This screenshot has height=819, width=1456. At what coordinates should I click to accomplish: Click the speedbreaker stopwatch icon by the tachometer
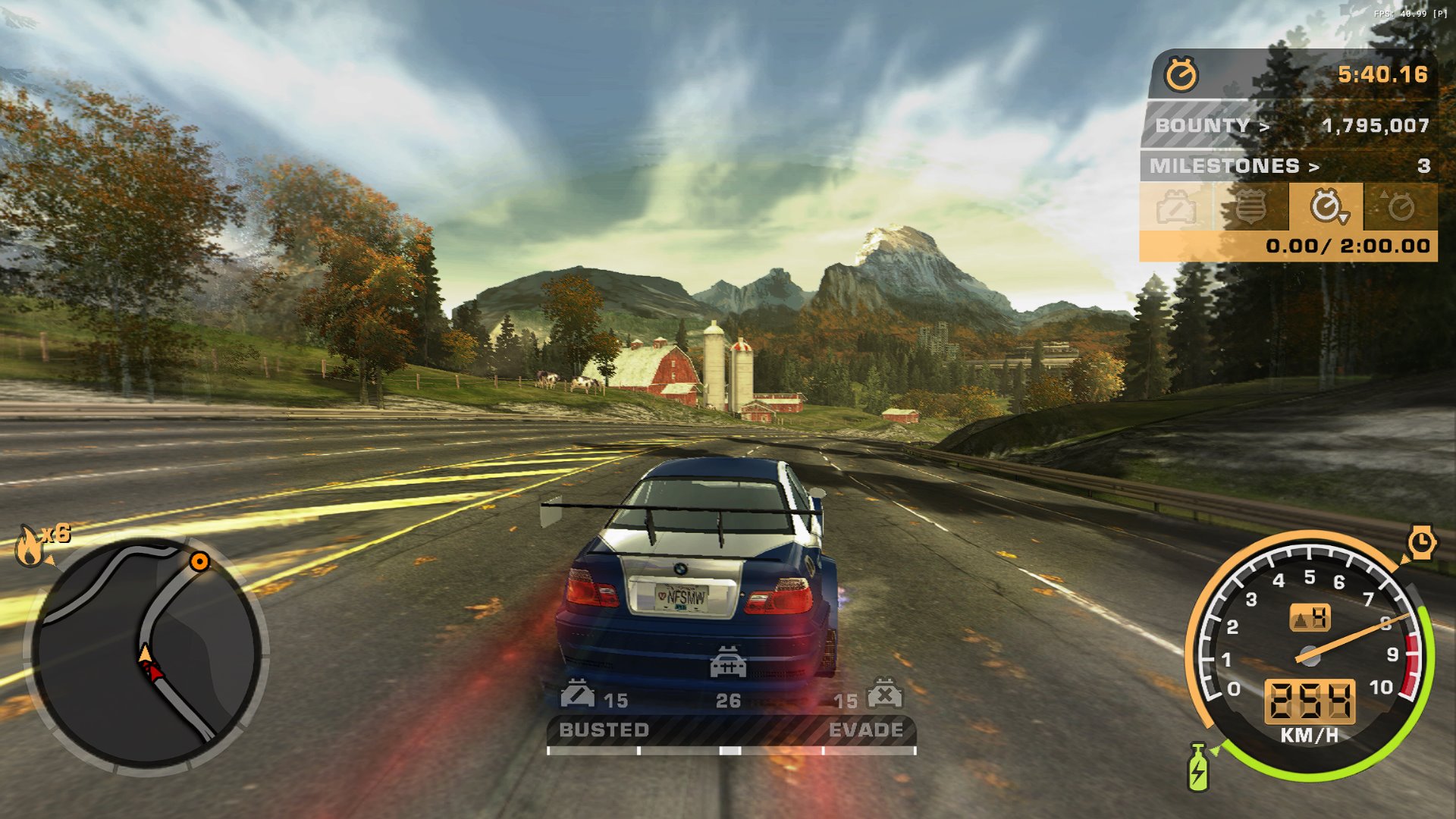pos(1422,542)
